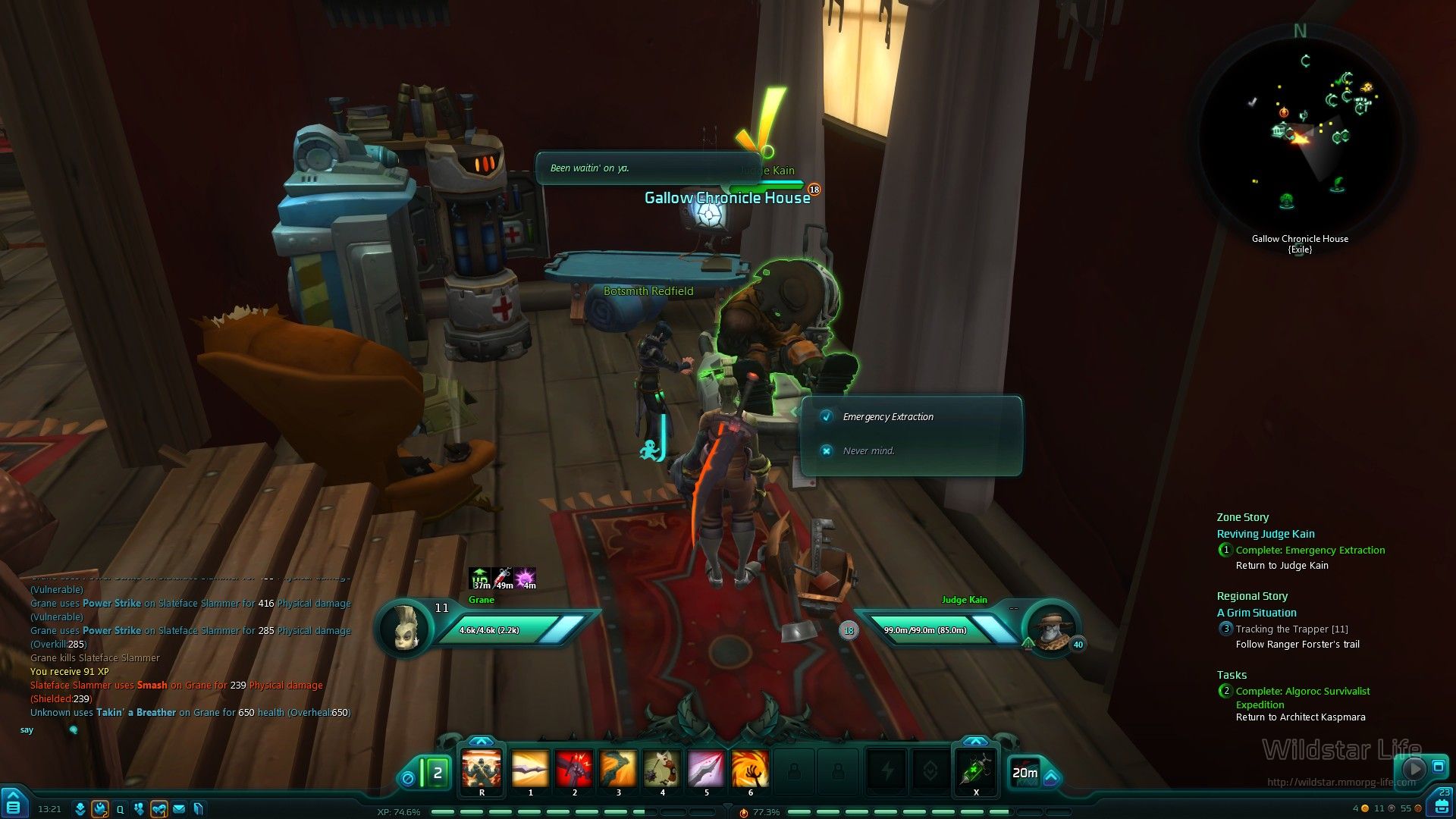Use the green medishot syringe in slot X

pyautogui.click(x=976, y=769)
